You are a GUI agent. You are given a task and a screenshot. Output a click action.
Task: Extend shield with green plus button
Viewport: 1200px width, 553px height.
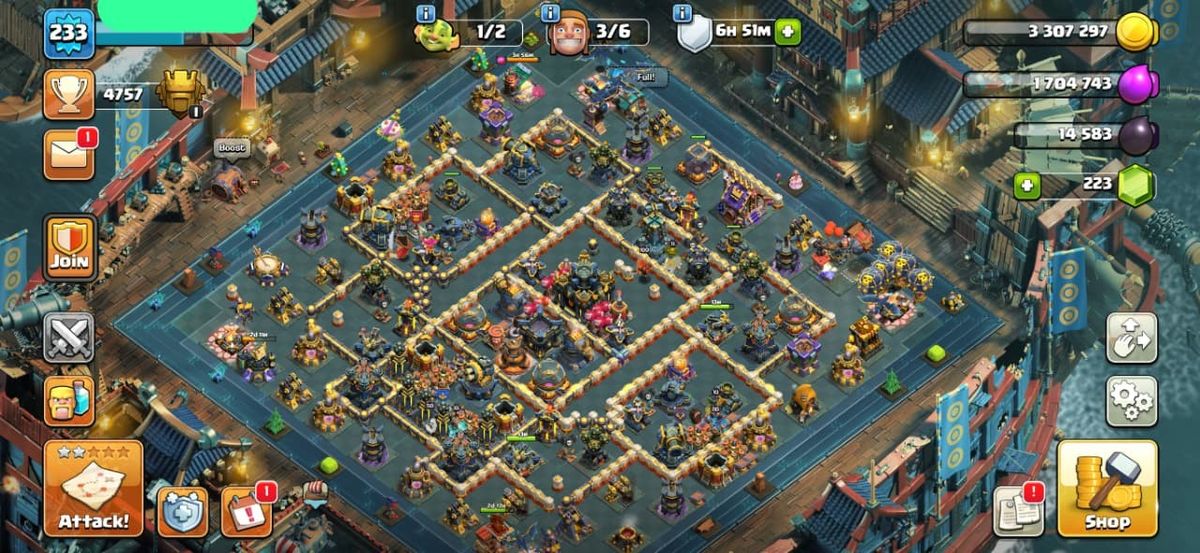point(788,31)
